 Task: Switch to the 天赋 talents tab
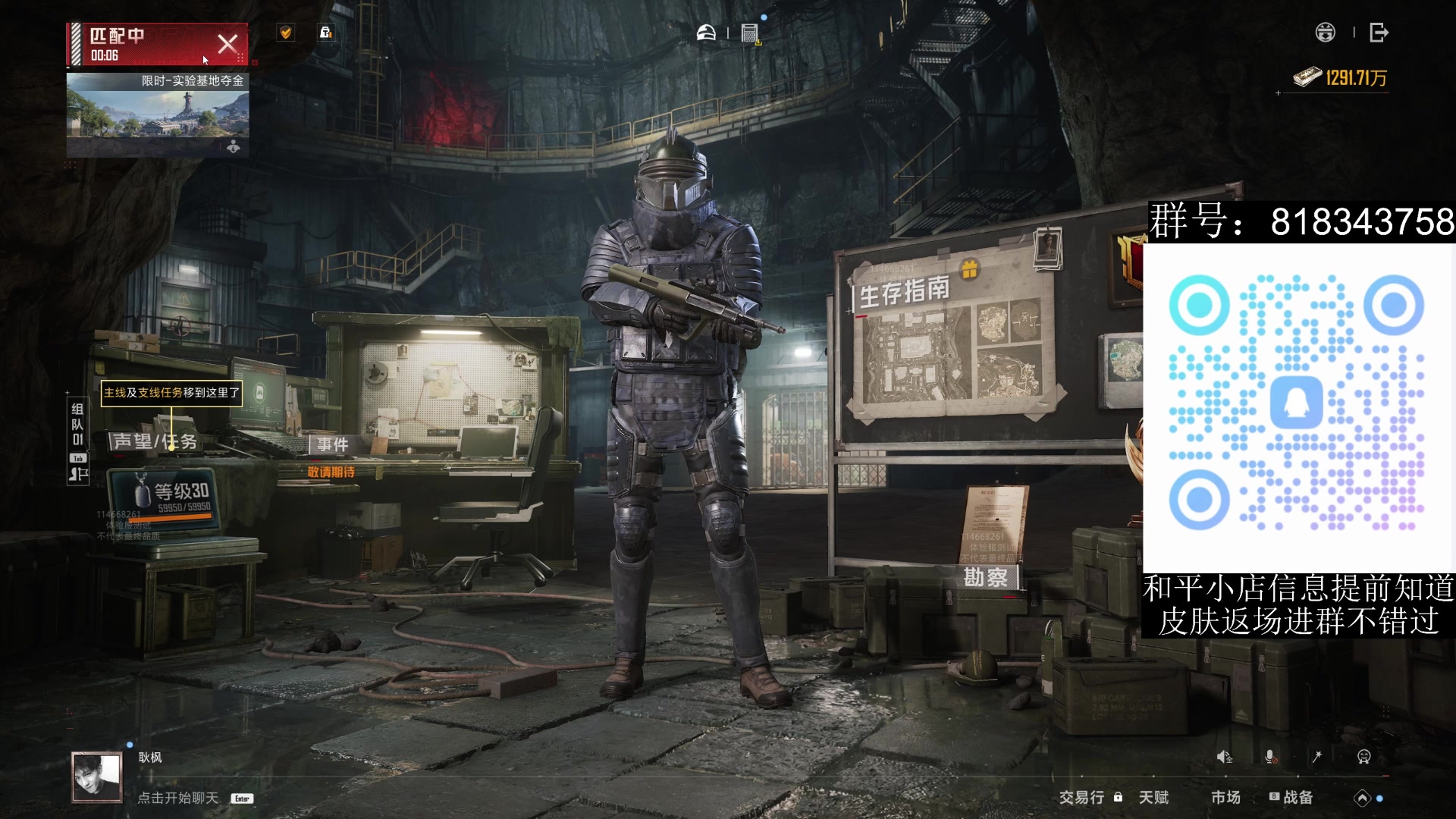[1153, 797]
